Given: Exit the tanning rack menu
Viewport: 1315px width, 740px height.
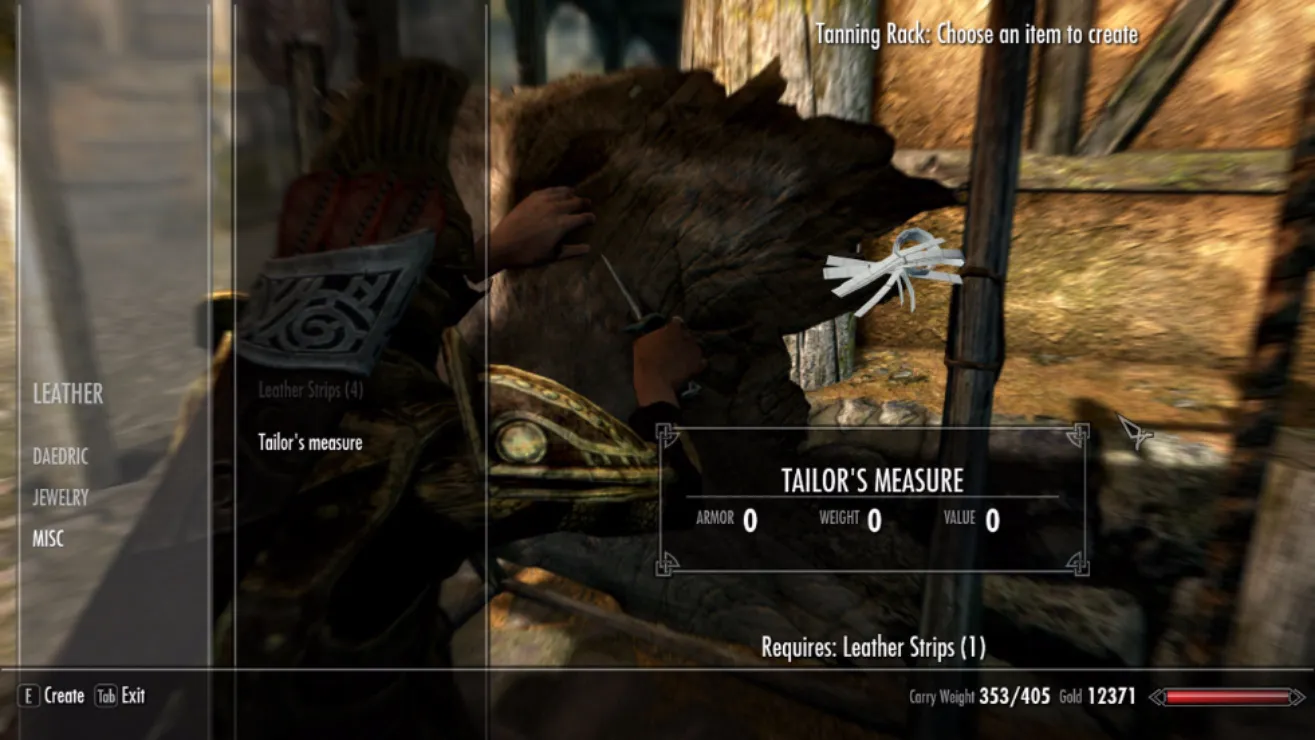Looking at the screenshot, I should tap(121, 696).
